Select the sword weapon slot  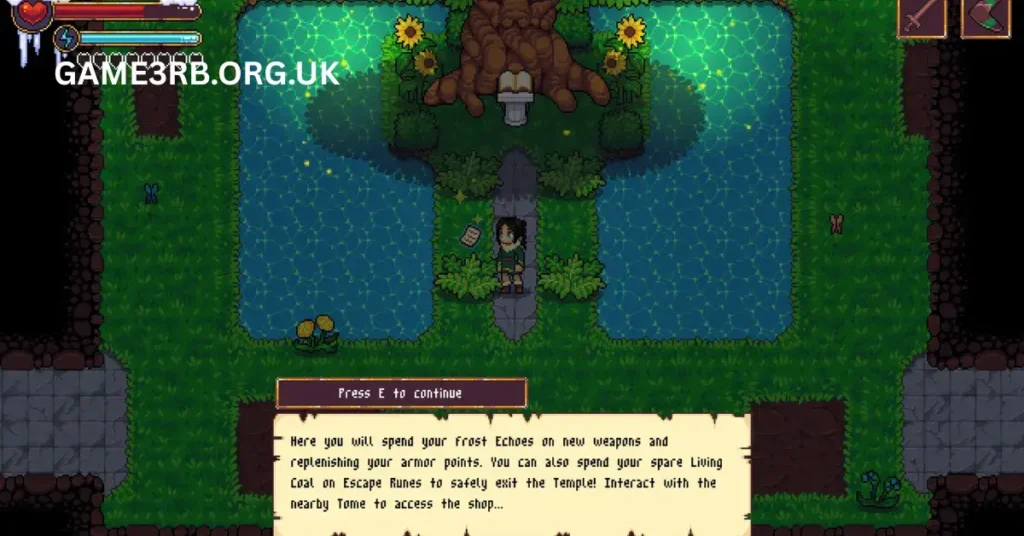pyautogui.click(x=921, y=18)
